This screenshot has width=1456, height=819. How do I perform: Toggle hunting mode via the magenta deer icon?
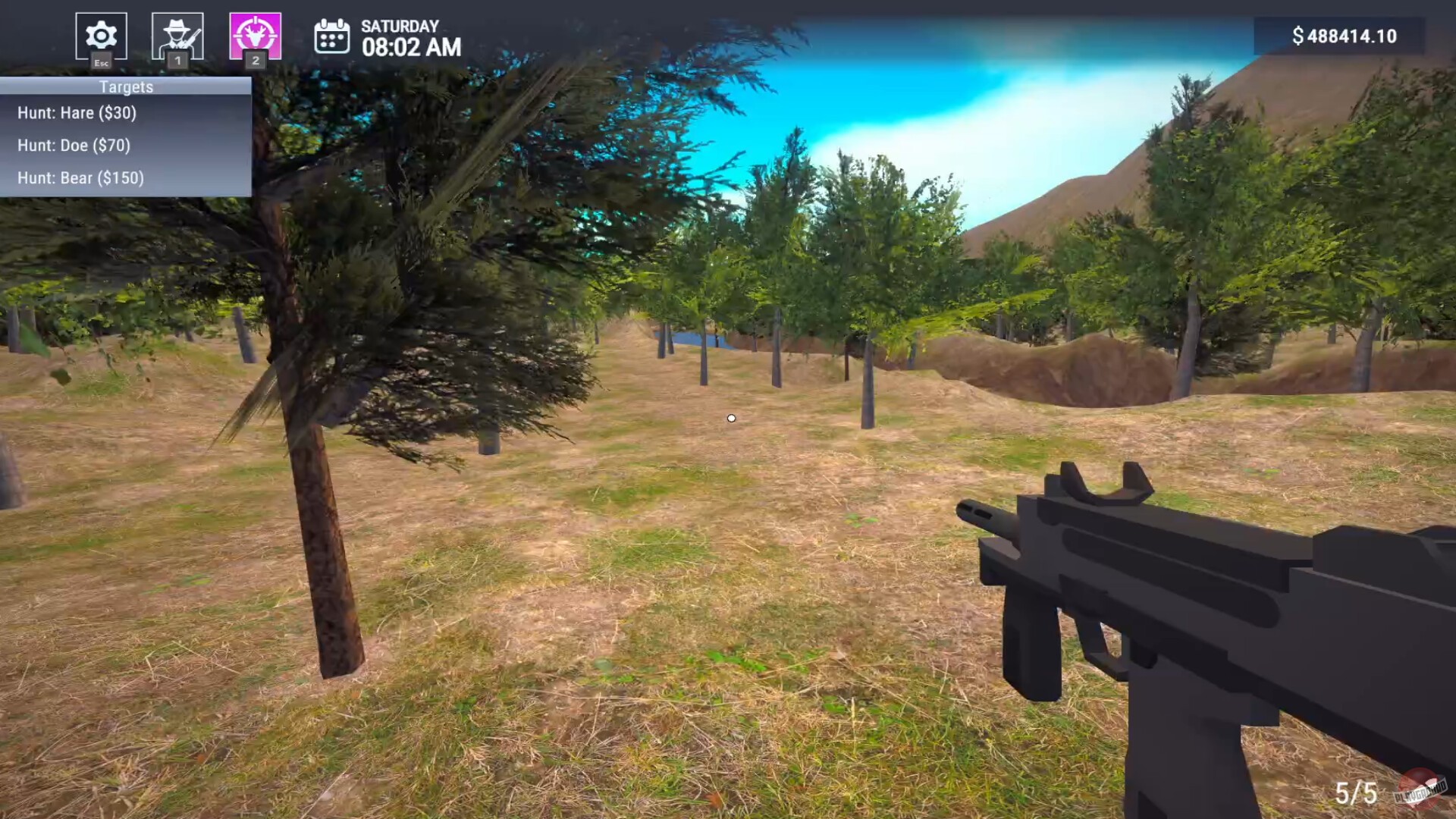coord(256,36)
